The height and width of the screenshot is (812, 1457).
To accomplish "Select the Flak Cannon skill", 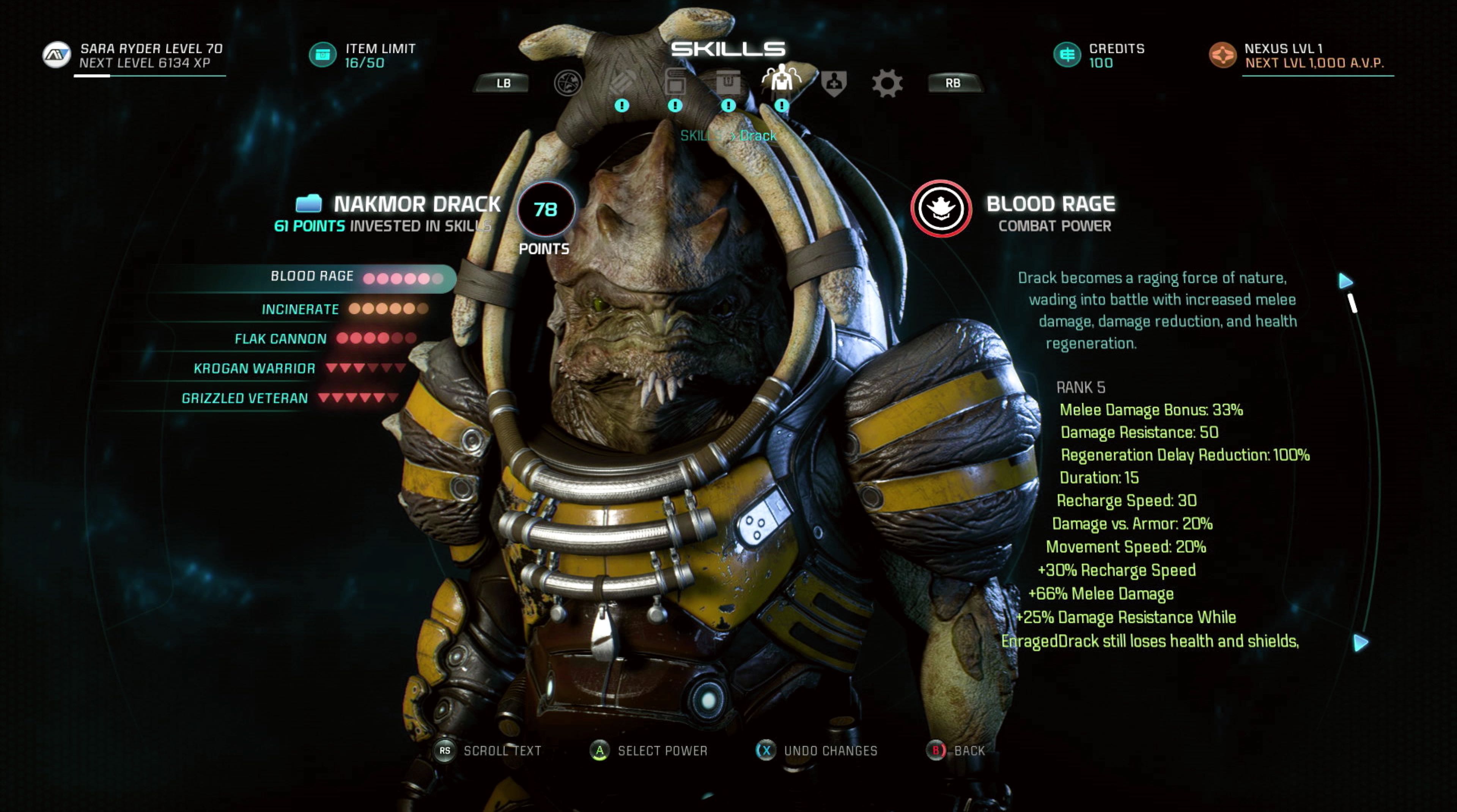I will (280, 339).
